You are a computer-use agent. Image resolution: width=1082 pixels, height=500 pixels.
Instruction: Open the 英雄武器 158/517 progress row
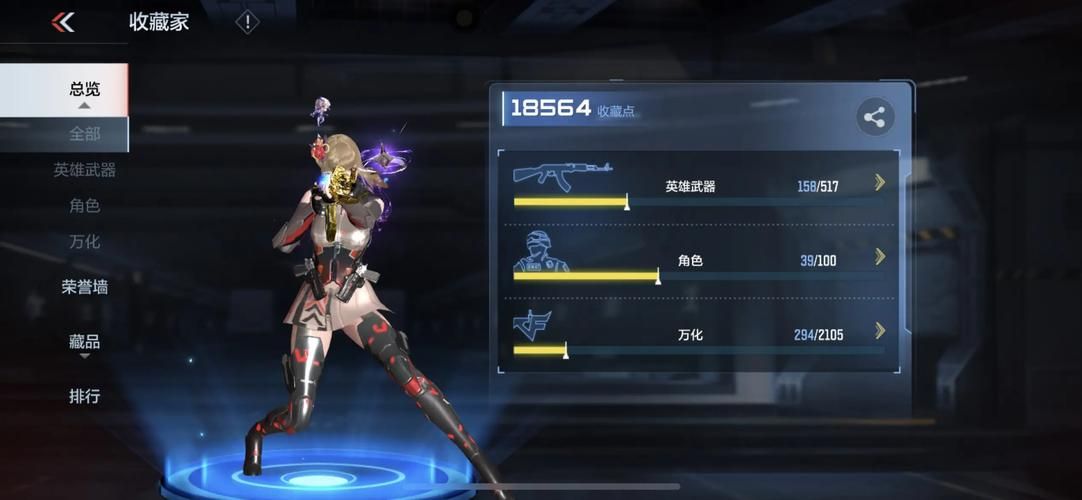[x=698, y=186]
